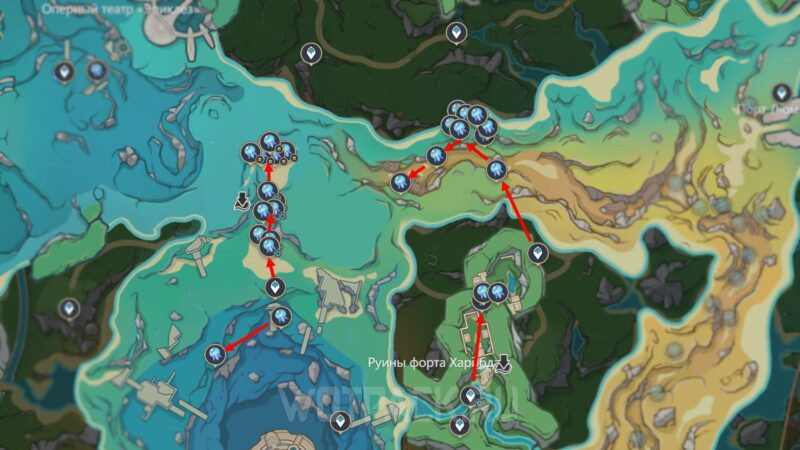The image size is (800, 450).
Task: Select the jellyfish marker the long northeast arrow targets
Action: [496, 169]
